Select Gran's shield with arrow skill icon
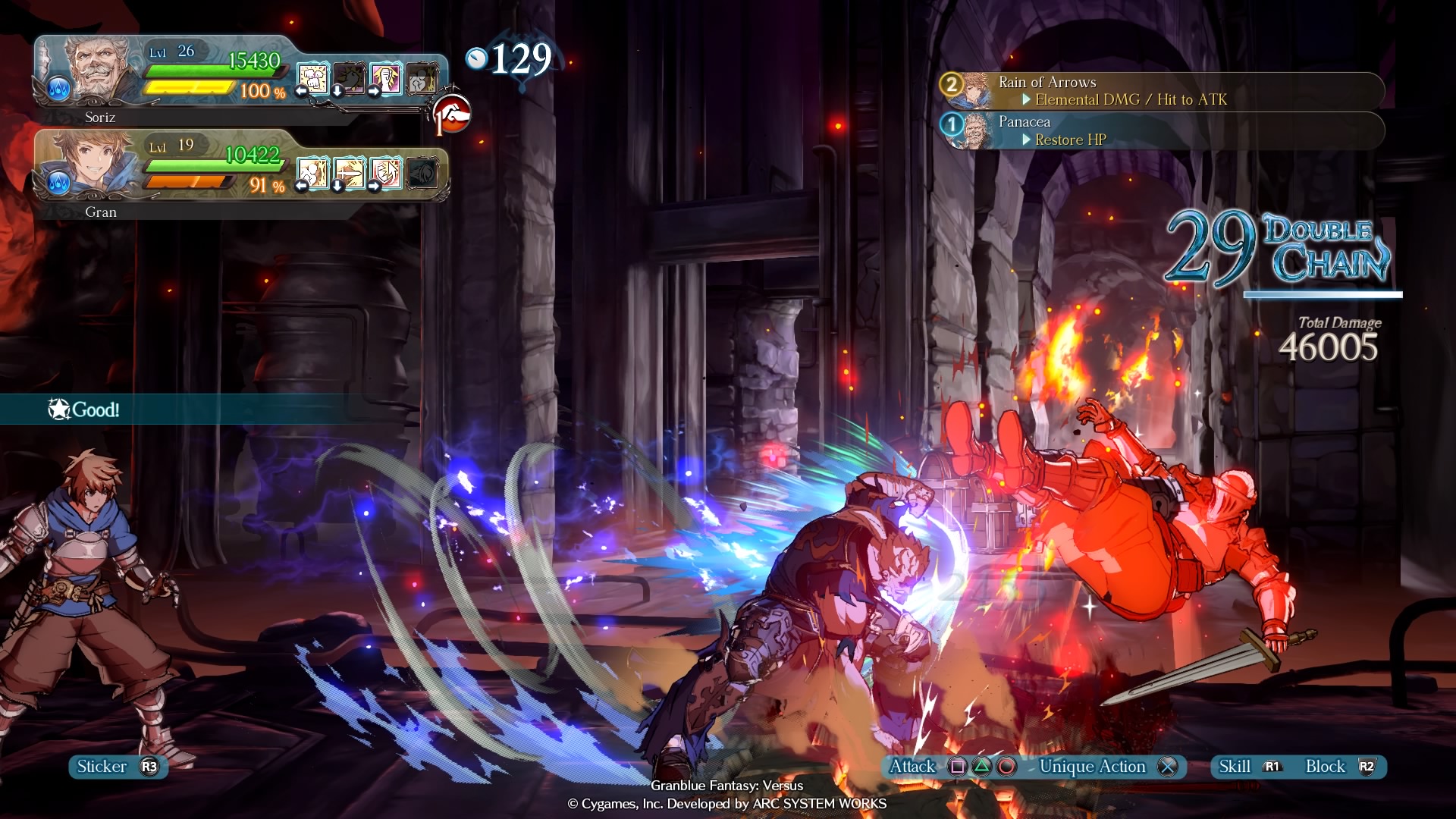 tap(386, 173)
